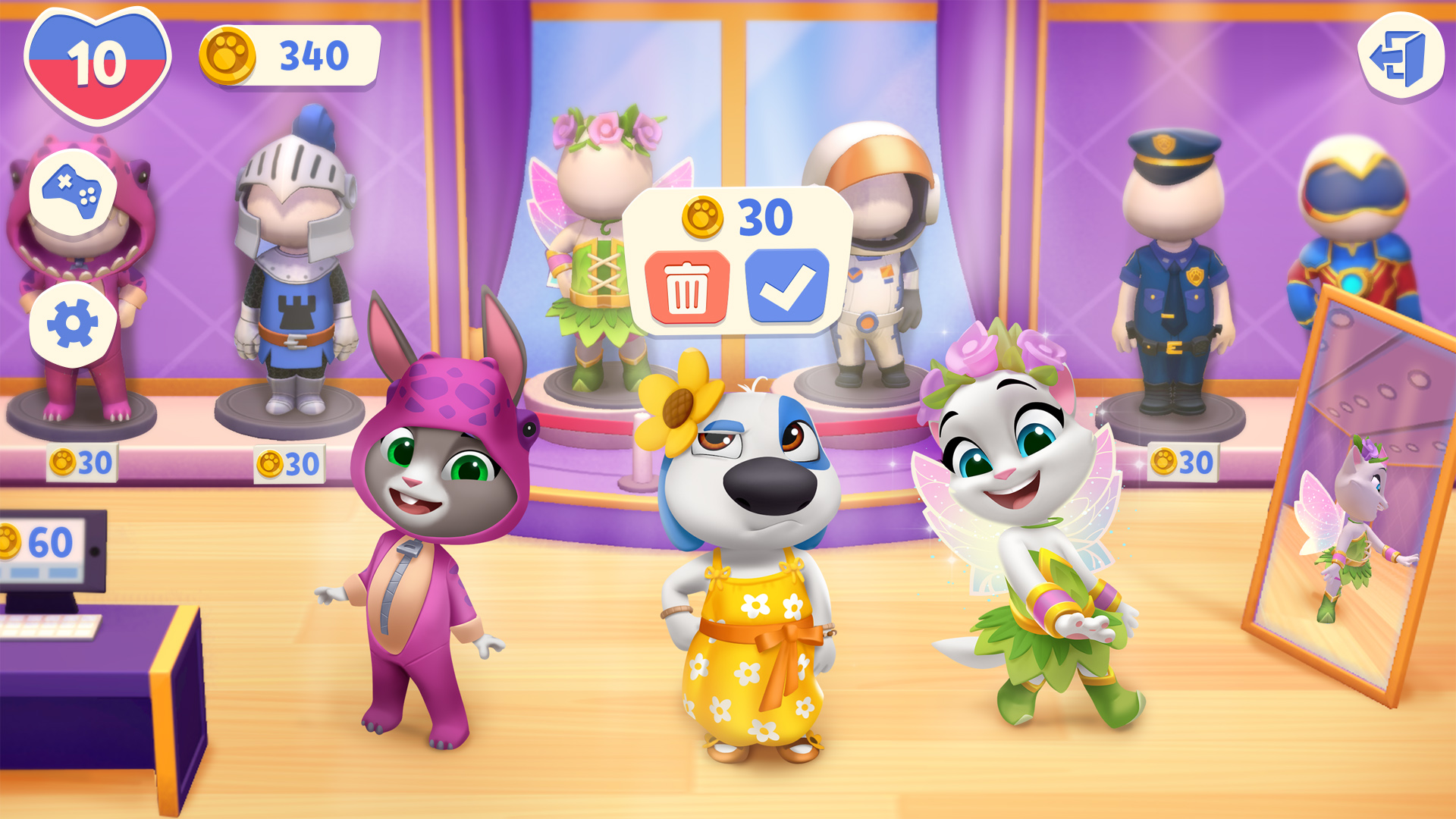1456x819 pixels.
Task: Tap the heart icon showing level 10
Action: [95, 57]
